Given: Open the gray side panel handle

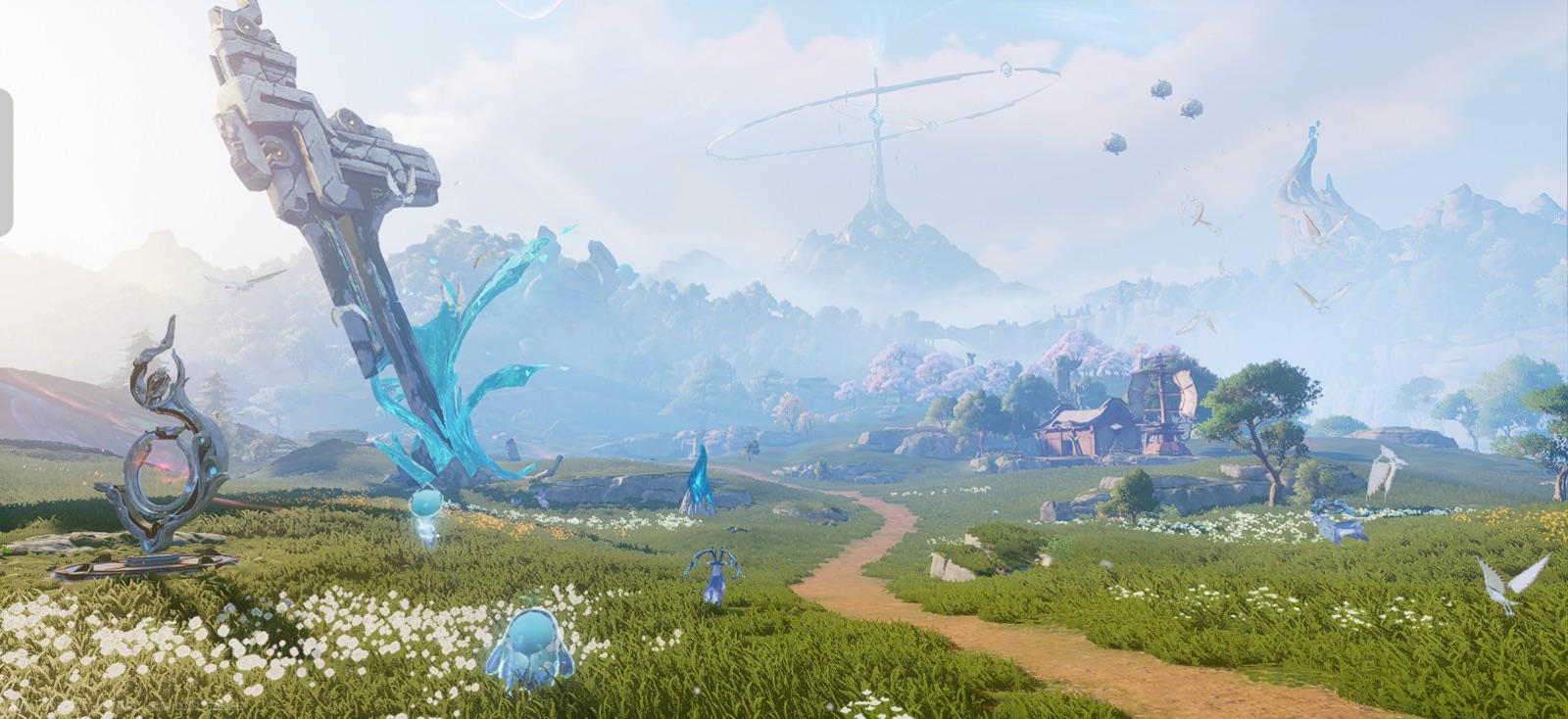Looking at the screenshot, I should (x=6, y=163).
